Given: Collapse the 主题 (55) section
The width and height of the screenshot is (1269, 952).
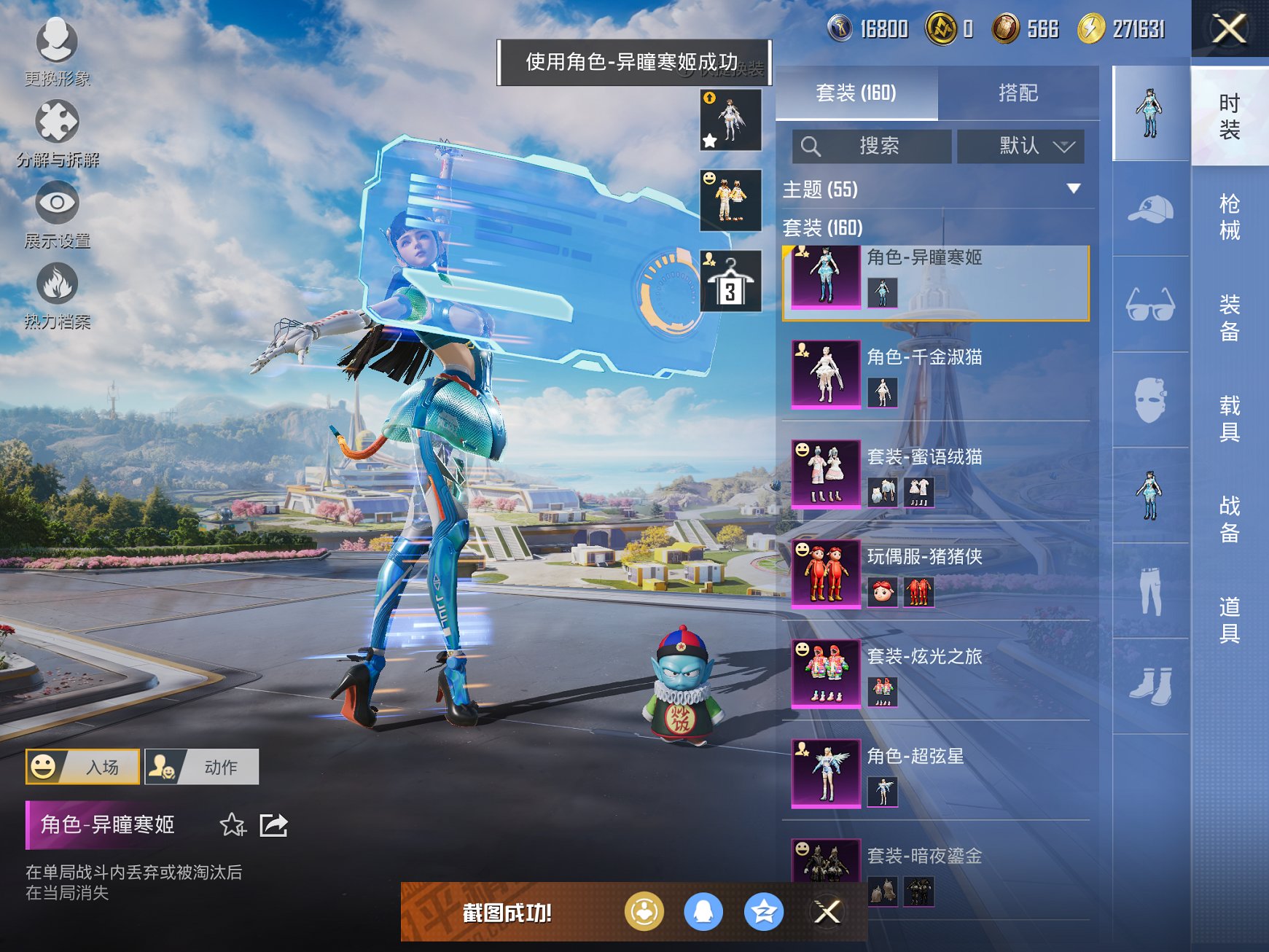Looking at the screenshot, I should [1075, 188].
